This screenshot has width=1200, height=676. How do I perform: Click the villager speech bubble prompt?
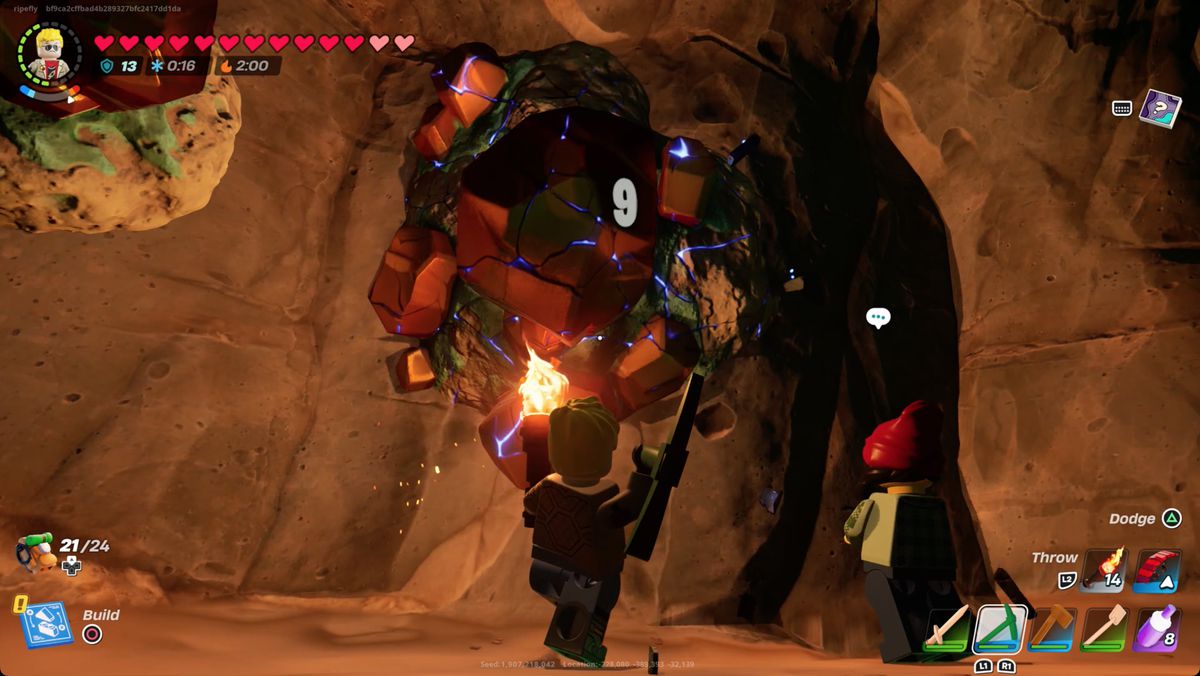pos(878,318)
